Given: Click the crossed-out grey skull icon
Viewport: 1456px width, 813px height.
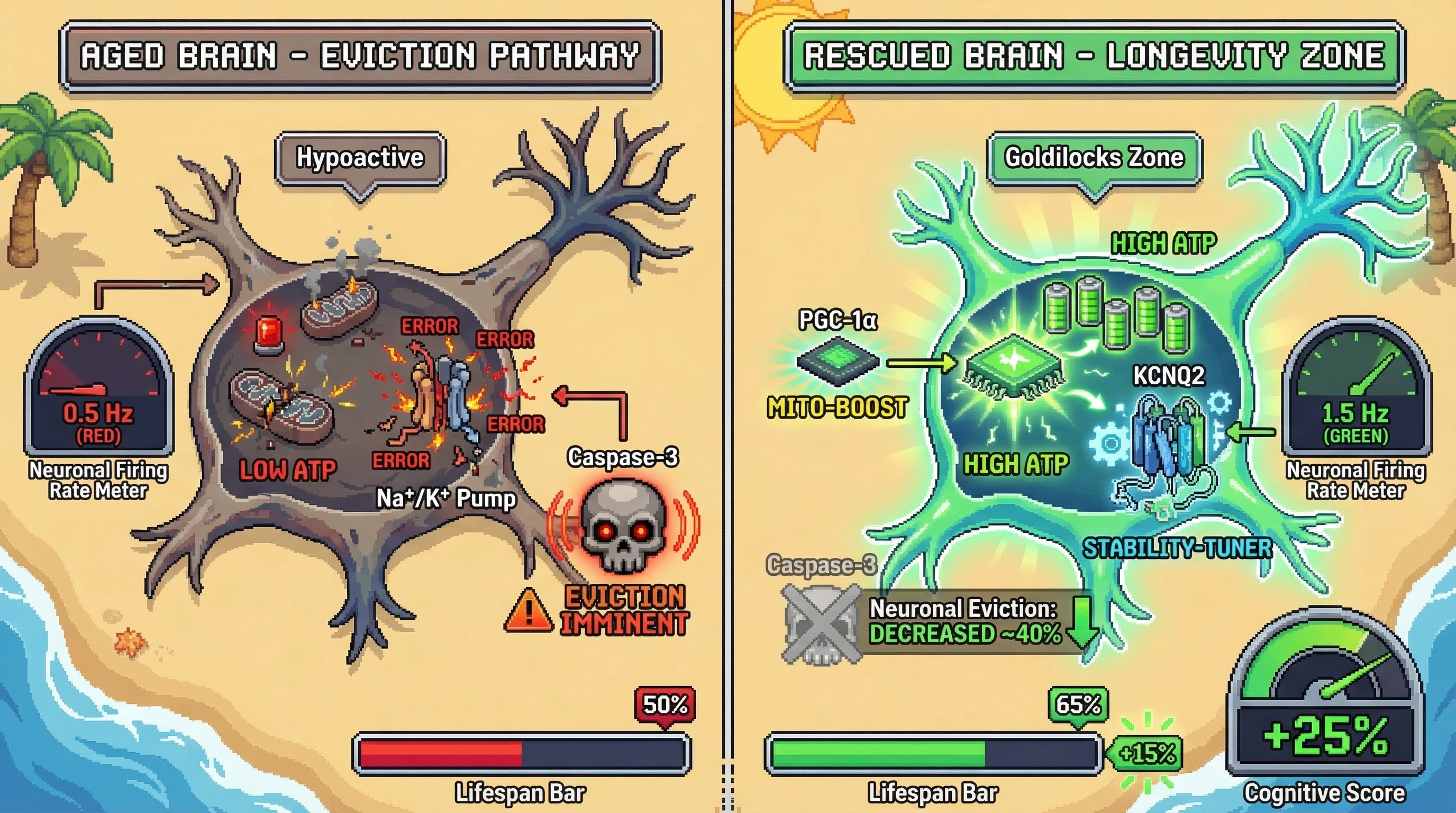Looking at the screenshot, I should tap(821, 624).
